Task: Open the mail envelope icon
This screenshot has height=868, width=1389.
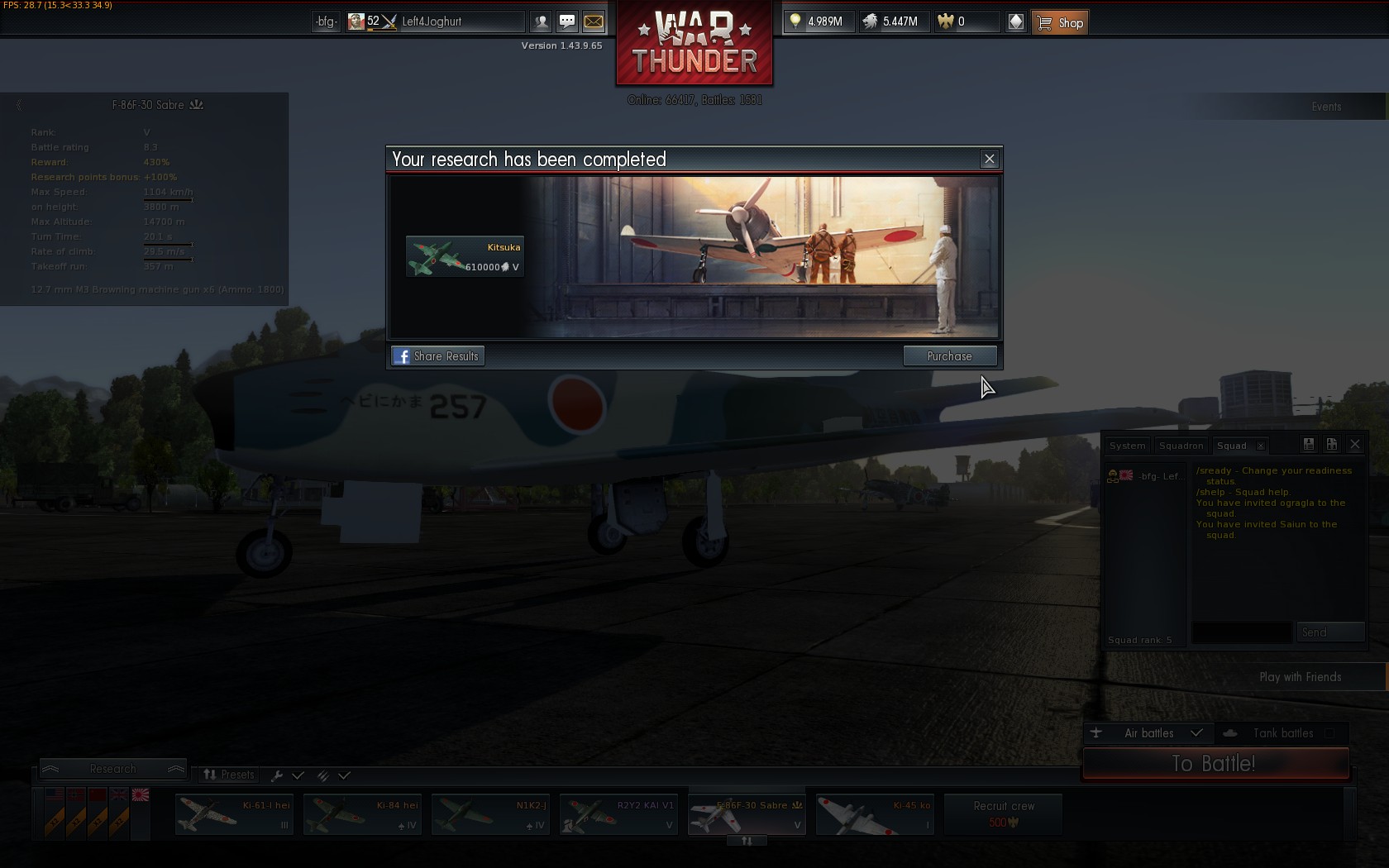Action: coord(594,21)
